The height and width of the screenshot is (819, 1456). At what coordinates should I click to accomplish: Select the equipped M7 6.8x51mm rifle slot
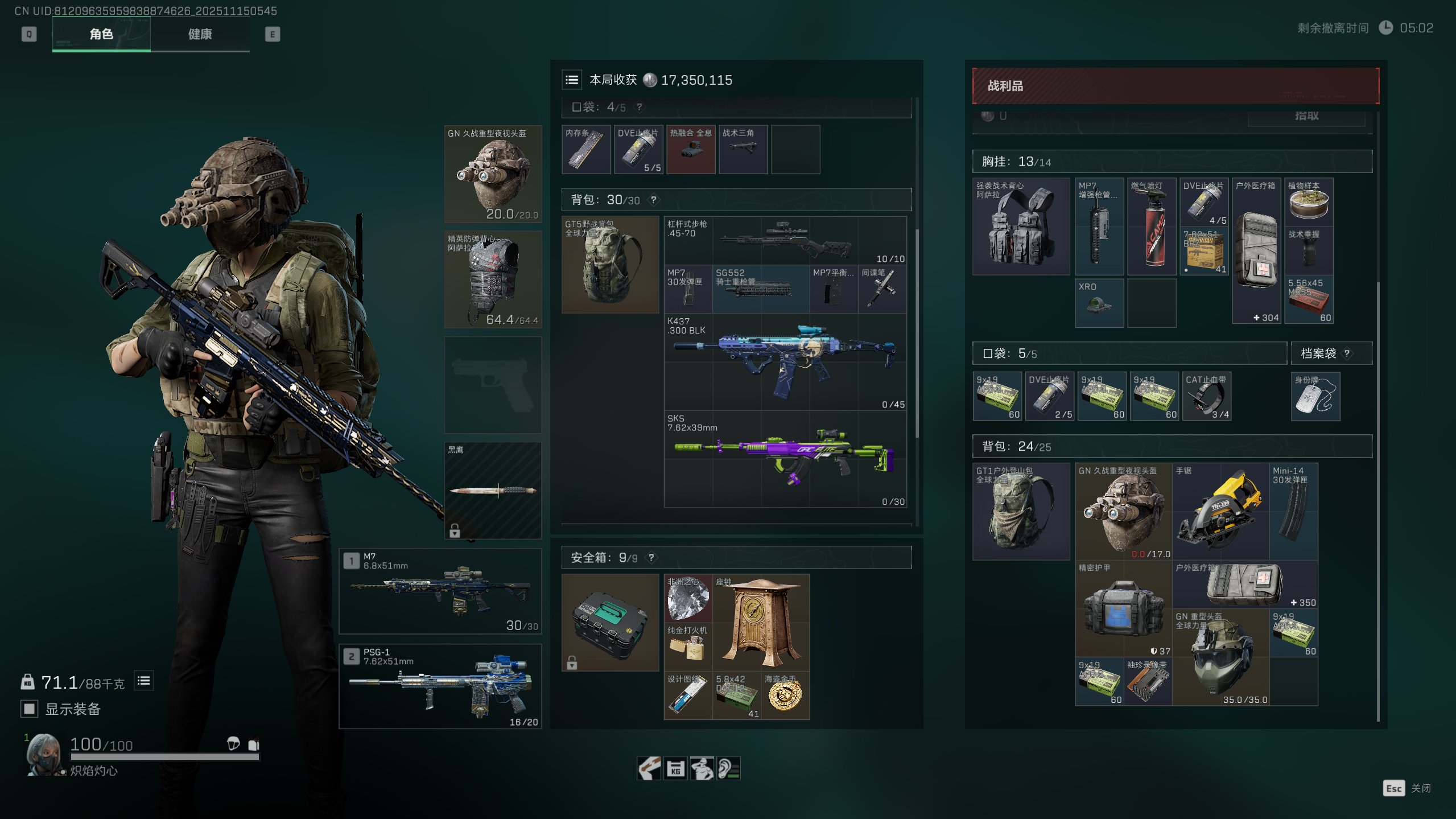point(440,591)
